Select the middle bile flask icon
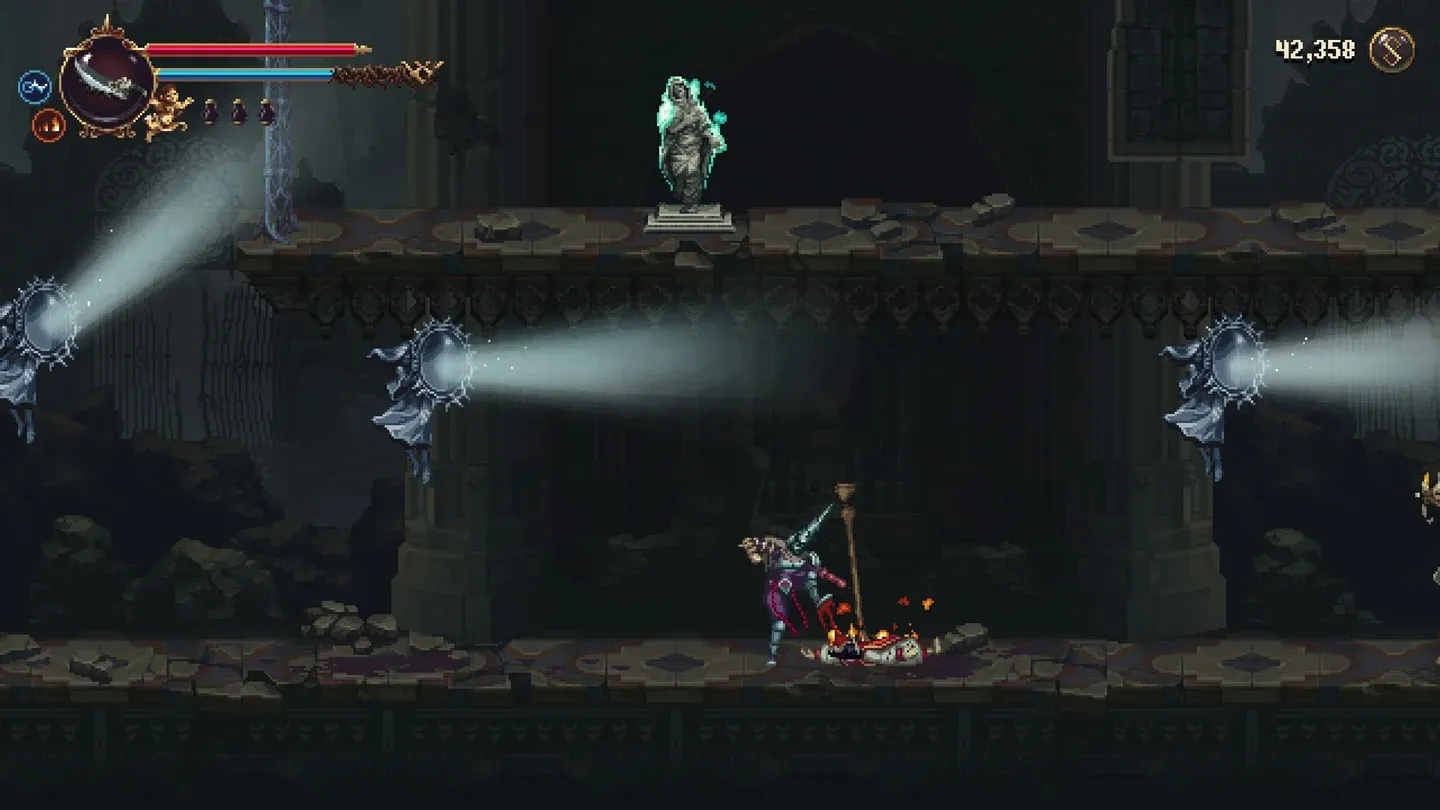The image size is (1440, 810). tap(239, 112)
